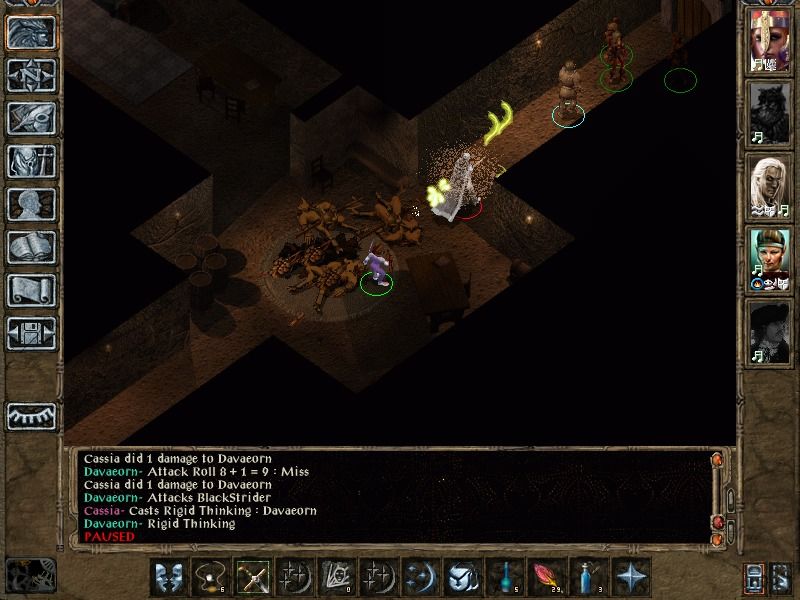Viewport: 800px width, 600px height.
Task: Return to game via the dragon head button
Action: point(30,33)
